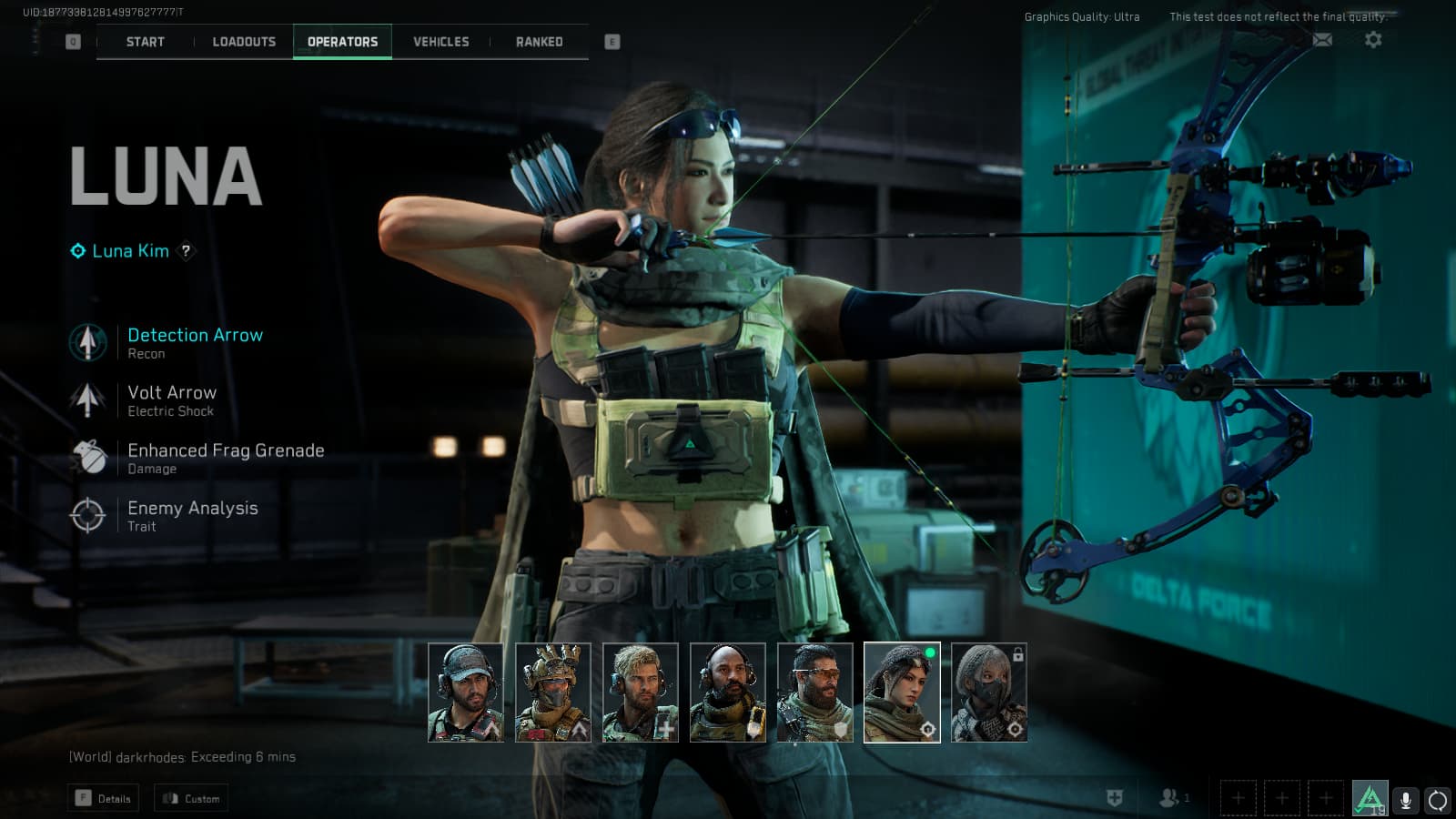Click the question mark beside Luna Kim
The height and width of the screenshot is (819, 1456).
pyautogui.click(x=187, y=251)
